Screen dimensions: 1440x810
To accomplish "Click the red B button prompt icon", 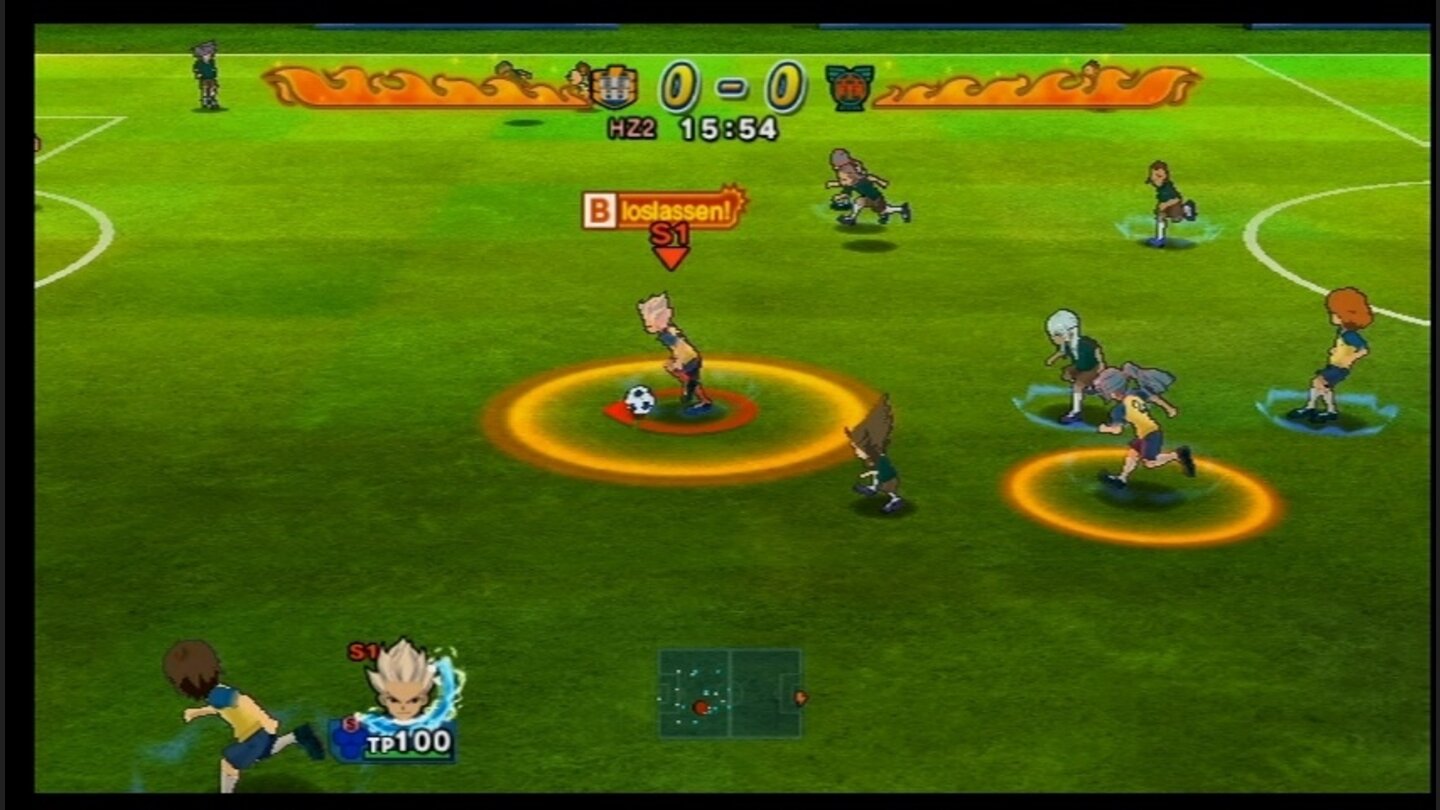I will click(599, 209).
